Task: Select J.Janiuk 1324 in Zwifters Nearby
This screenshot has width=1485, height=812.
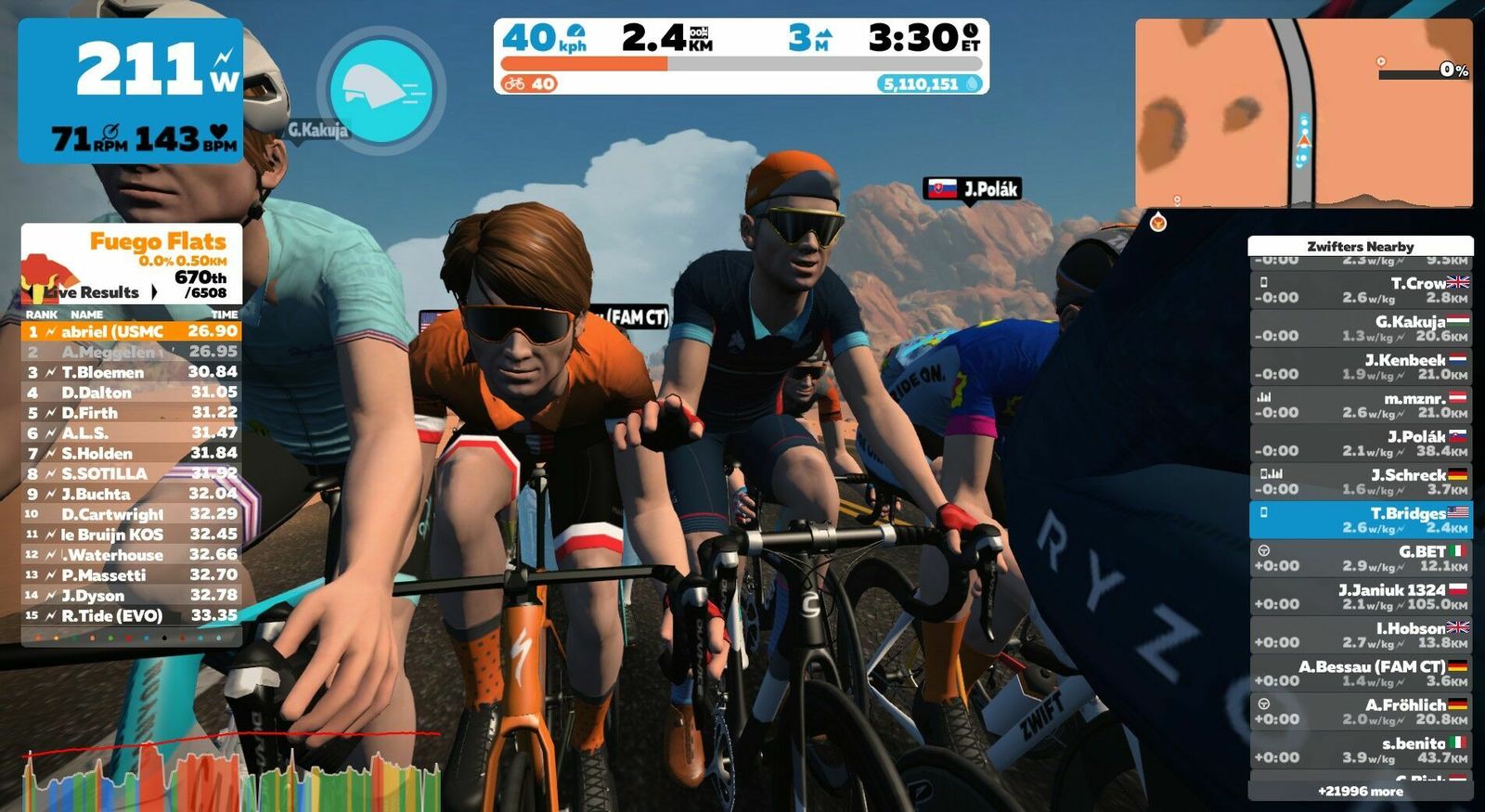Action: tap(1360, 597)
